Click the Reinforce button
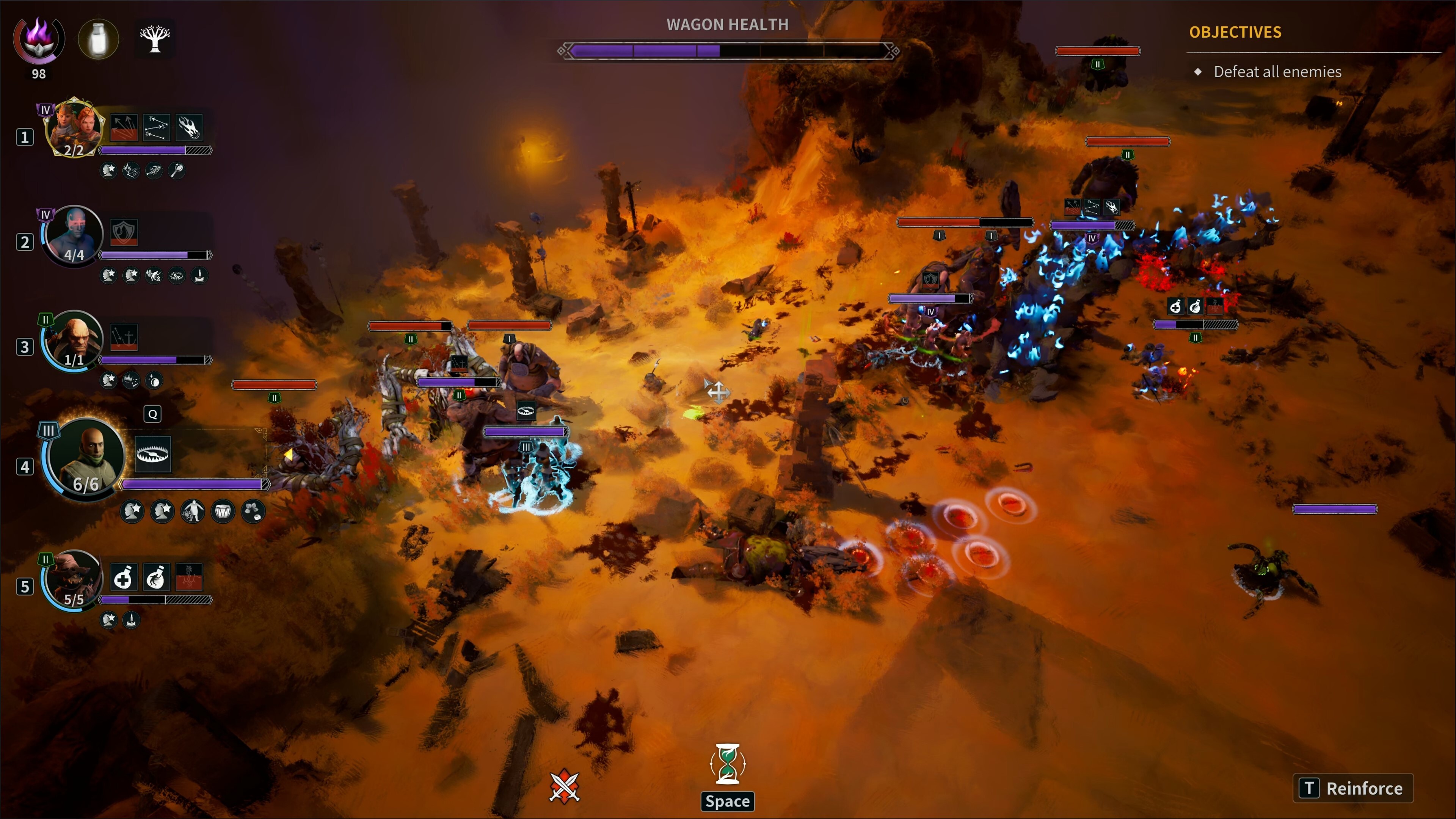The height and width of the screenshot is (819, 1456). [x=1352, y=788]
